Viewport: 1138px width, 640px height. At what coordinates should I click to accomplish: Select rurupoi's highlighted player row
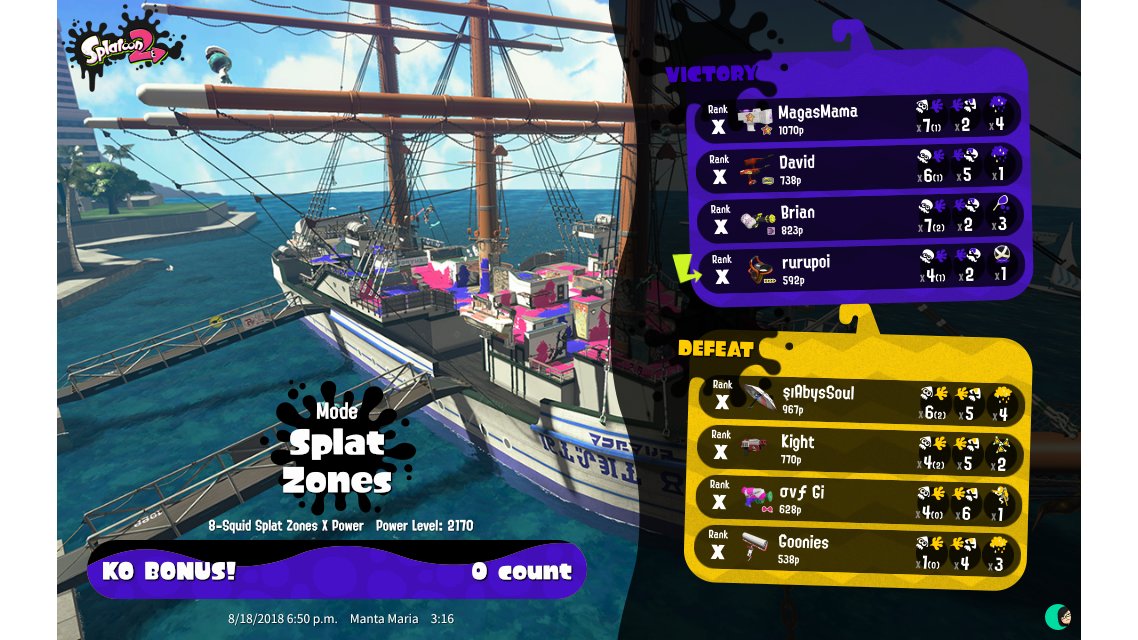858,268
